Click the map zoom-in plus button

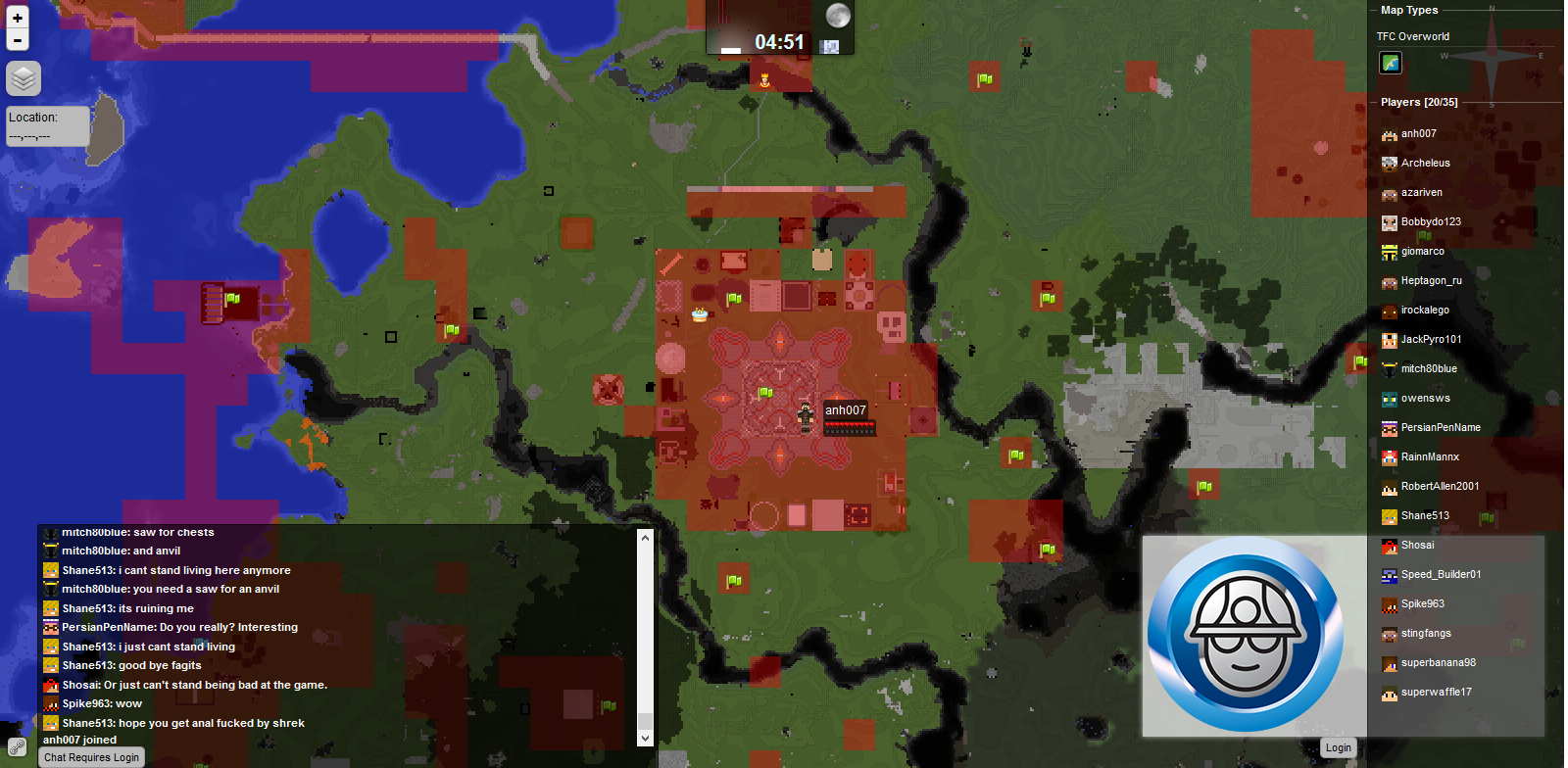[18, 18]
